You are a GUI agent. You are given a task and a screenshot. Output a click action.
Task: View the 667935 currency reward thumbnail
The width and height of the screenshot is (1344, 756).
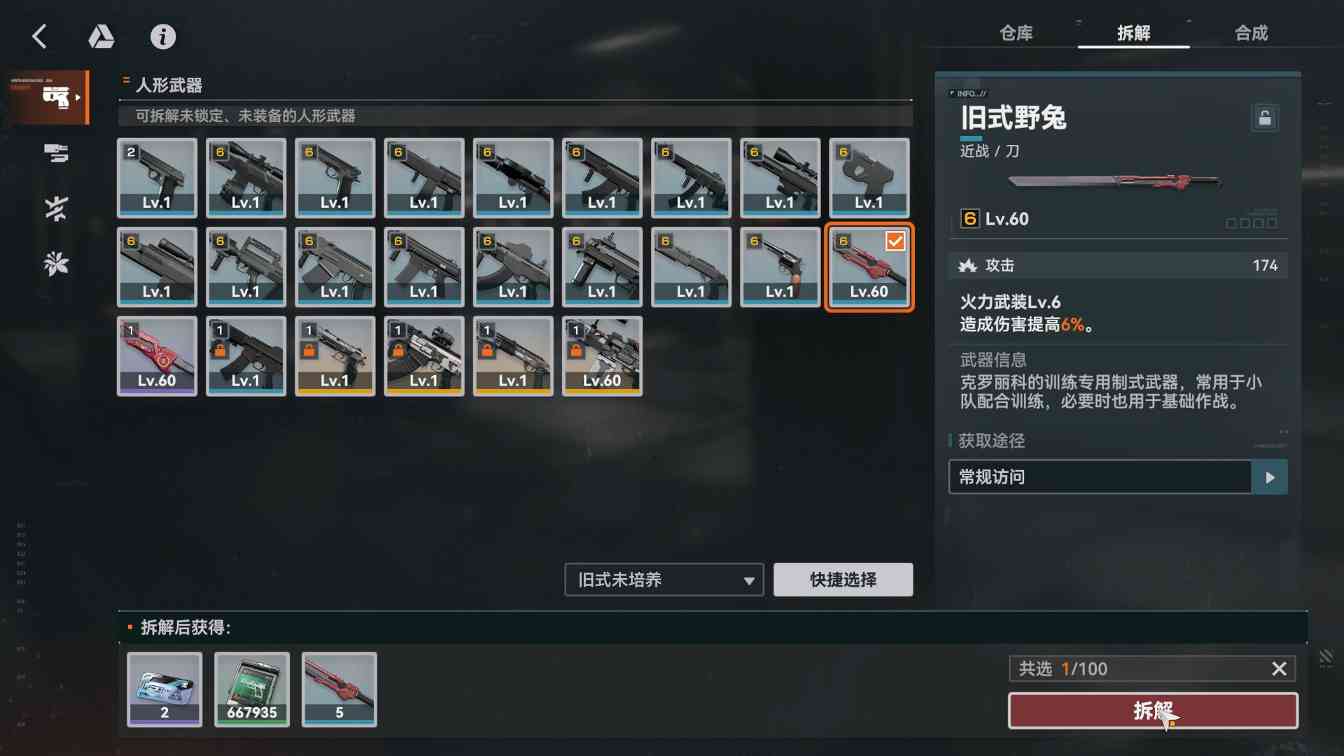[251, 689]
